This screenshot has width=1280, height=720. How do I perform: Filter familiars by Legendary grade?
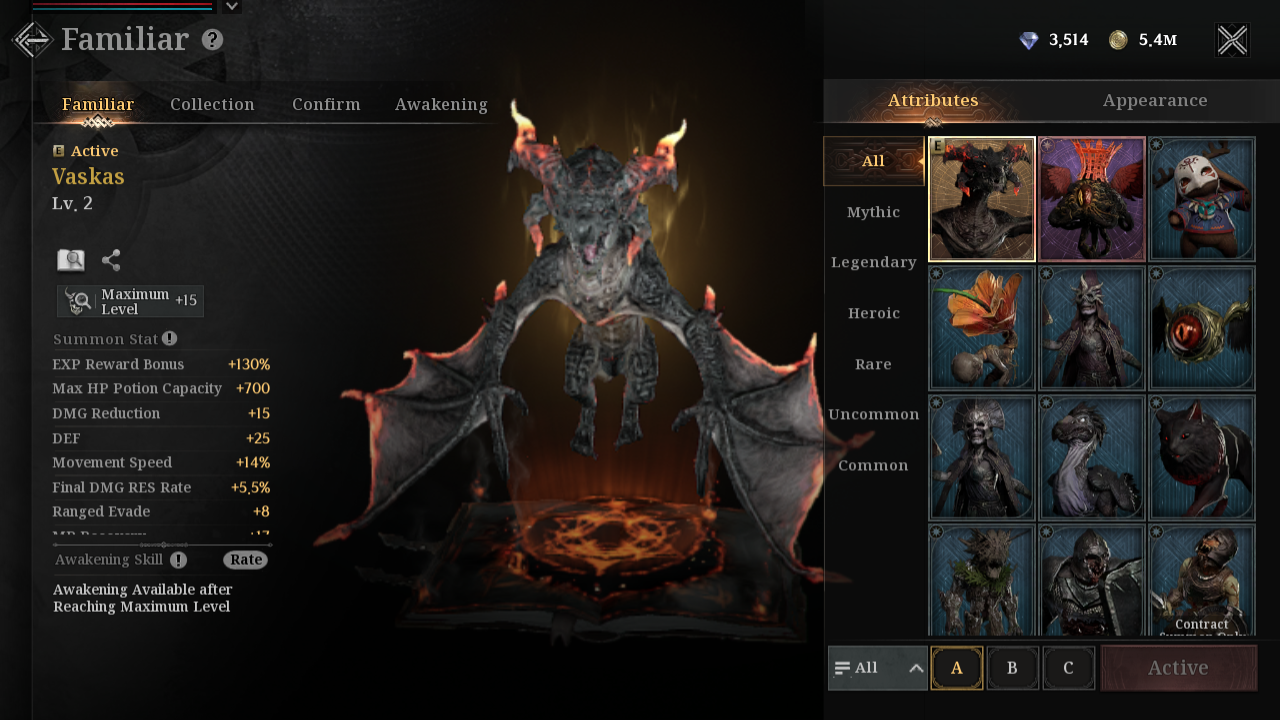873,262
